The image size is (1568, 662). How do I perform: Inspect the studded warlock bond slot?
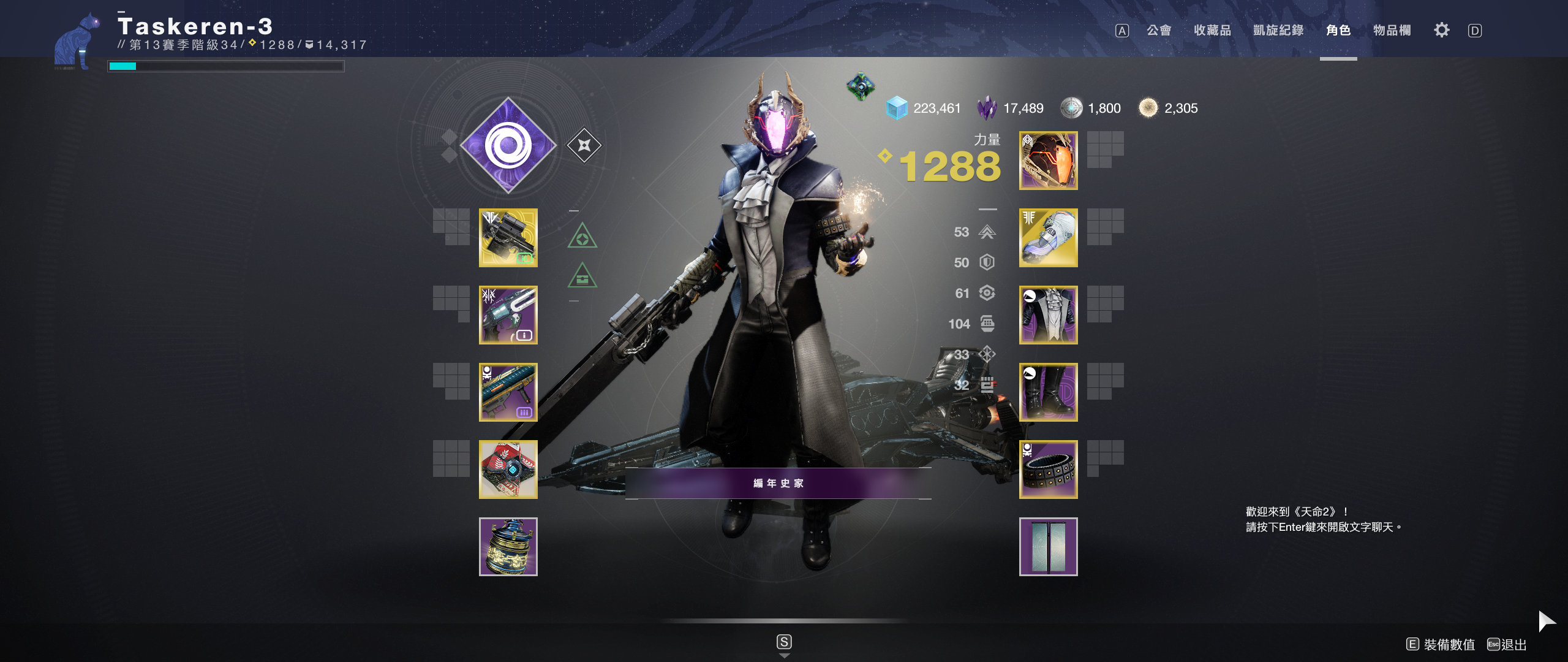click(x=1048, y=470)
